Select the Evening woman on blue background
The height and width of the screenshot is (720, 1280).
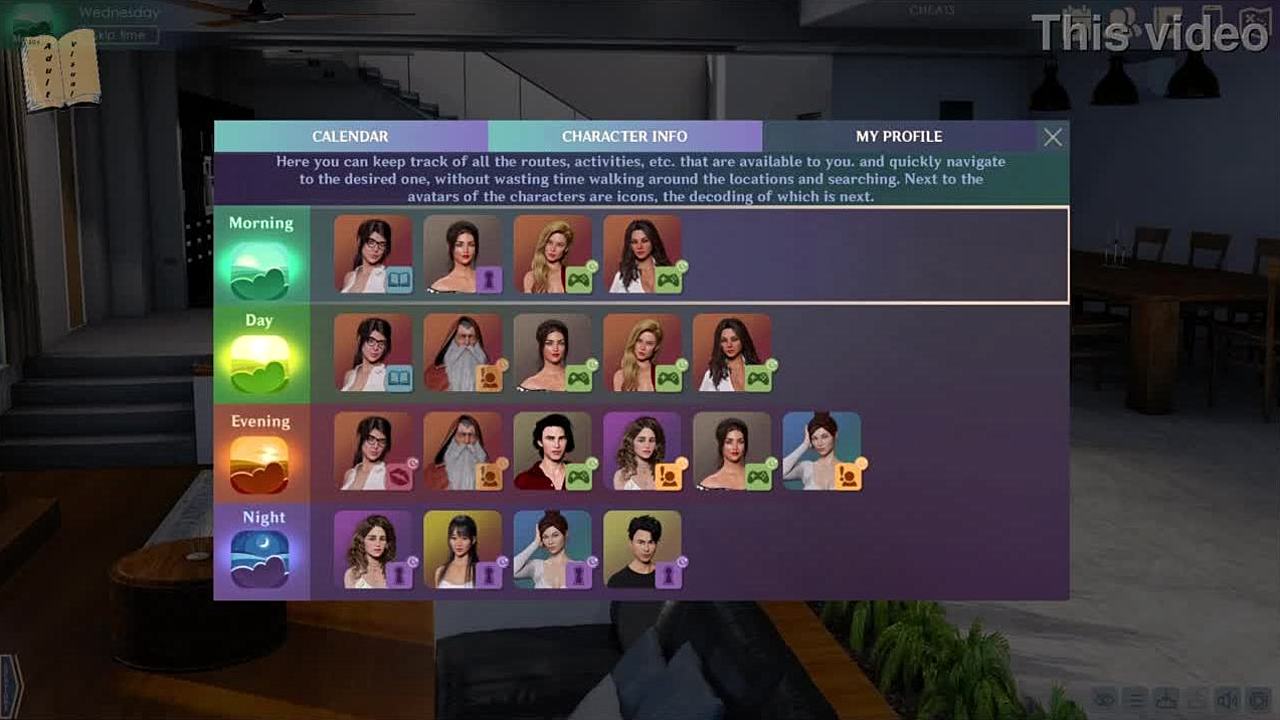(822, 451)
